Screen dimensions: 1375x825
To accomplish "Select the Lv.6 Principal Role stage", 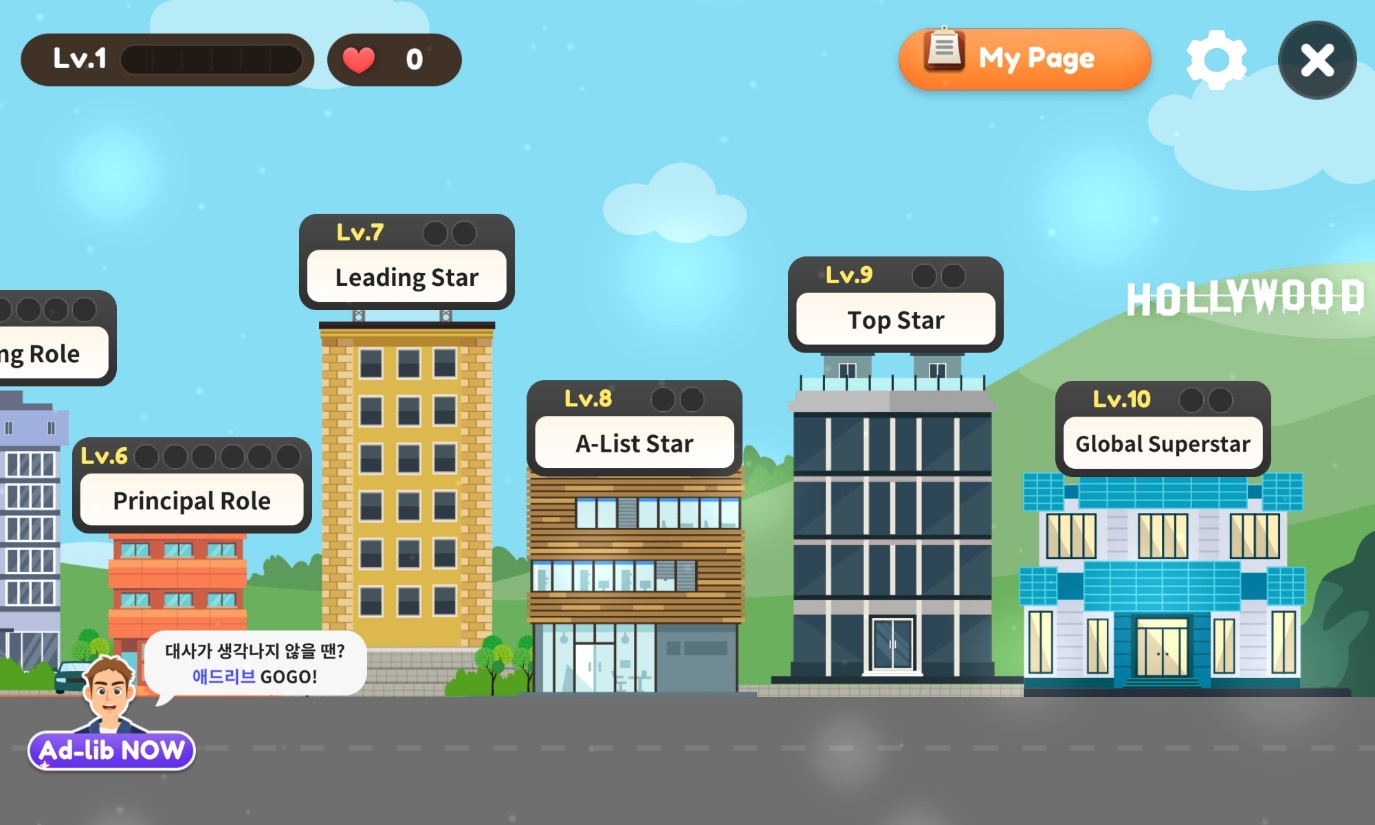I will coord(191,500).
